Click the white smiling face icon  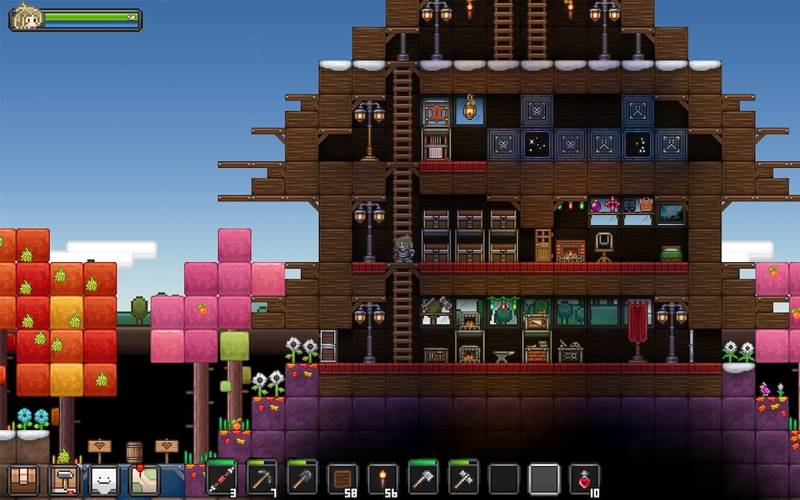(x=104, y=481)
